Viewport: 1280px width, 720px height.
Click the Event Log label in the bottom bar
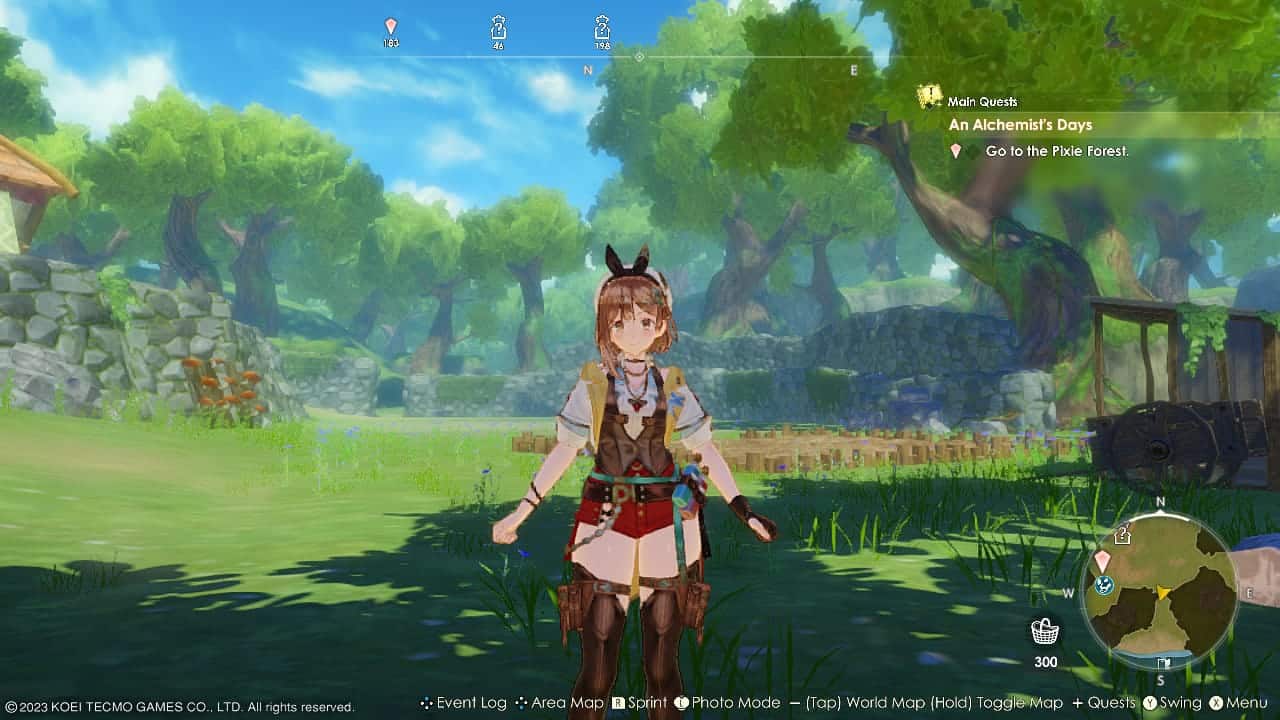[x=471, y=703]
